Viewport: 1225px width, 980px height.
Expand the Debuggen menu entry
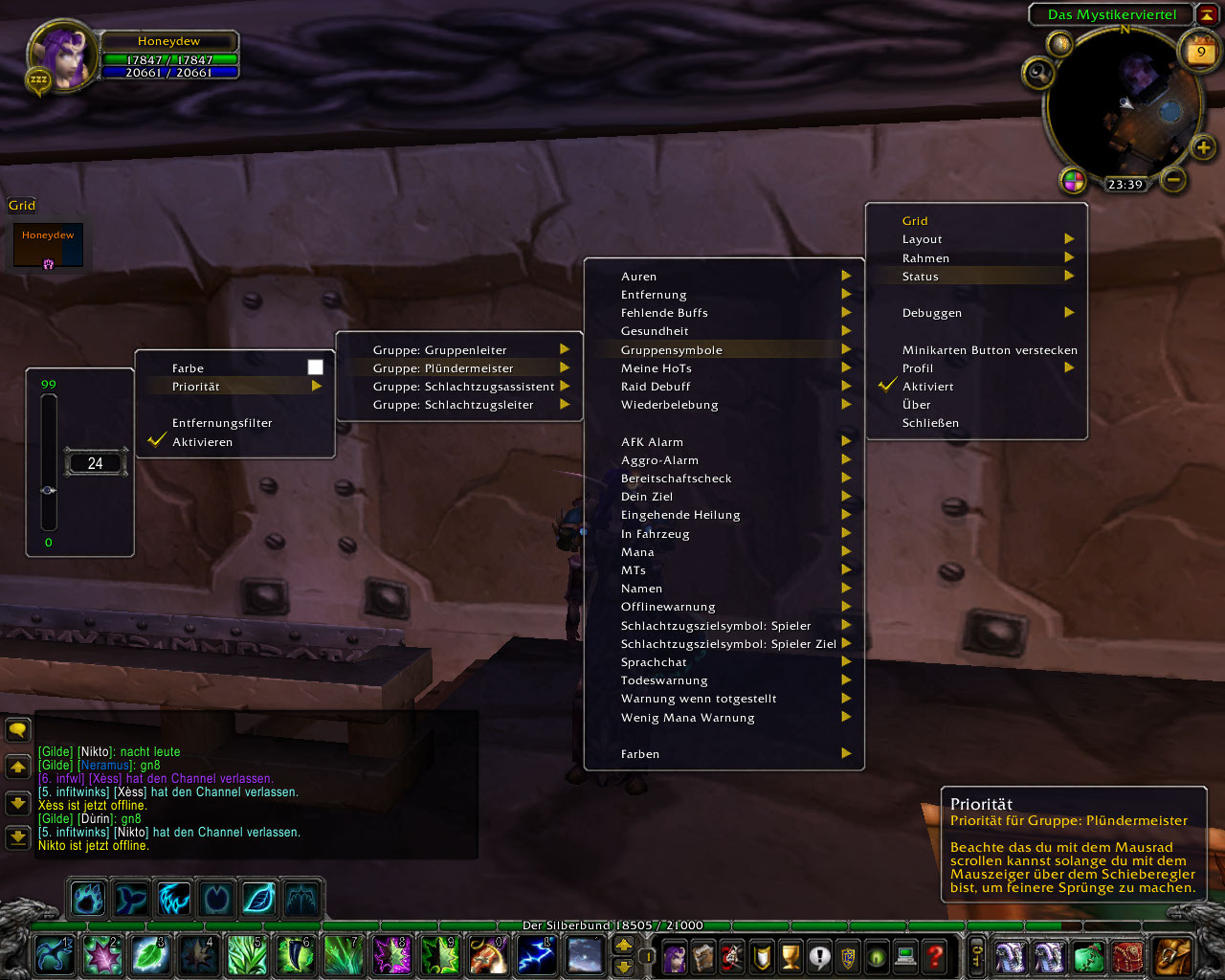pos(931,313)
